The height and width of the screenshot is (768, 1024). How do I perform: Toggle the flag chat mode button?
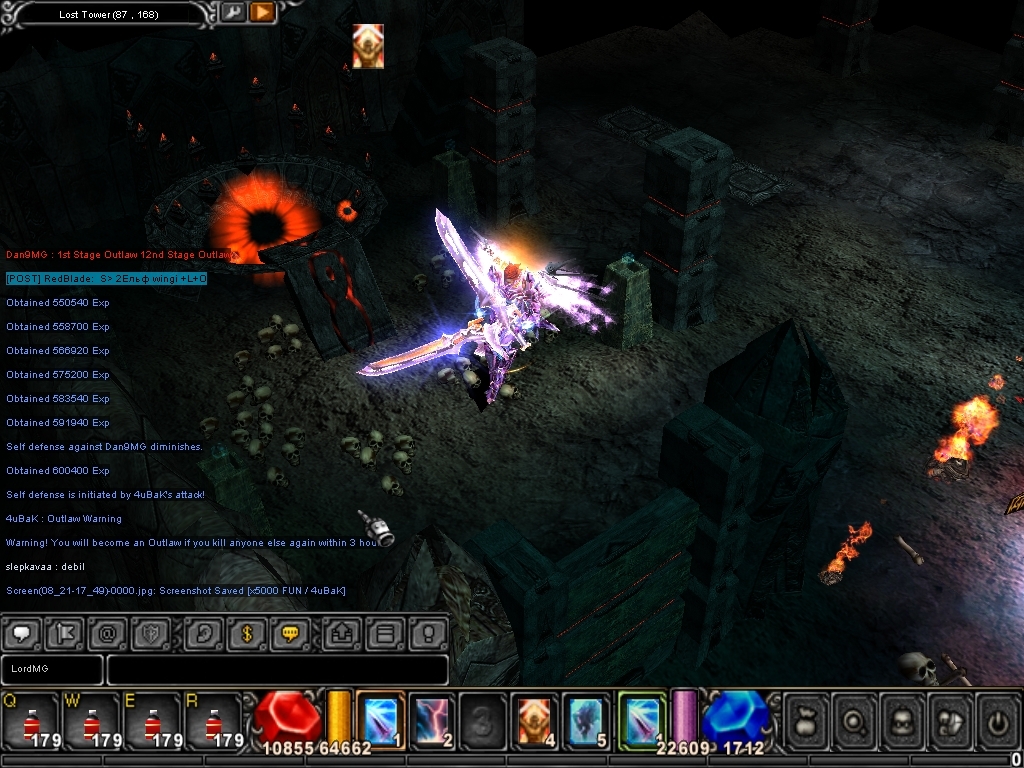(x=64, y=634)
